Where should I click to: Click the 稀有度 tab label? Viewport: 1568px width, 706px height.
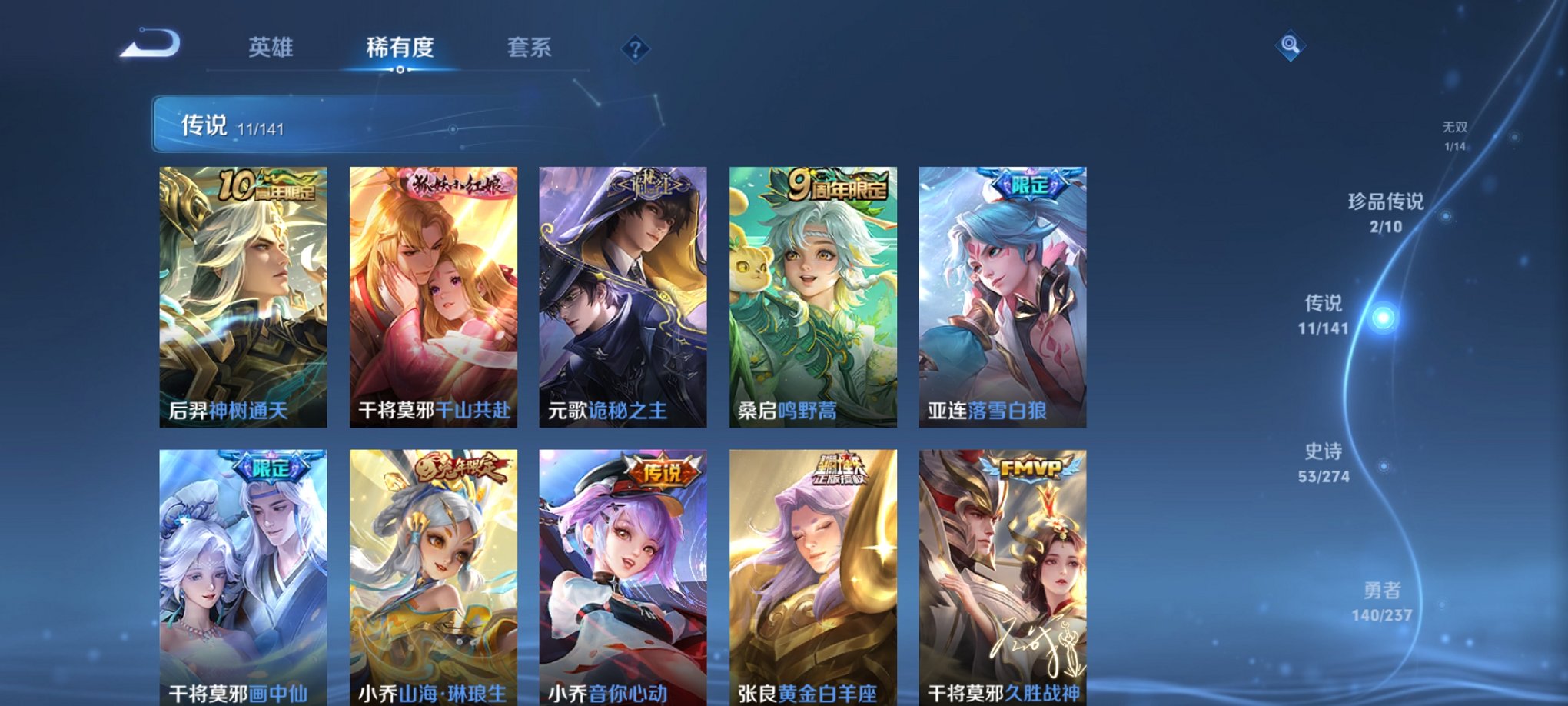point(399,48)
